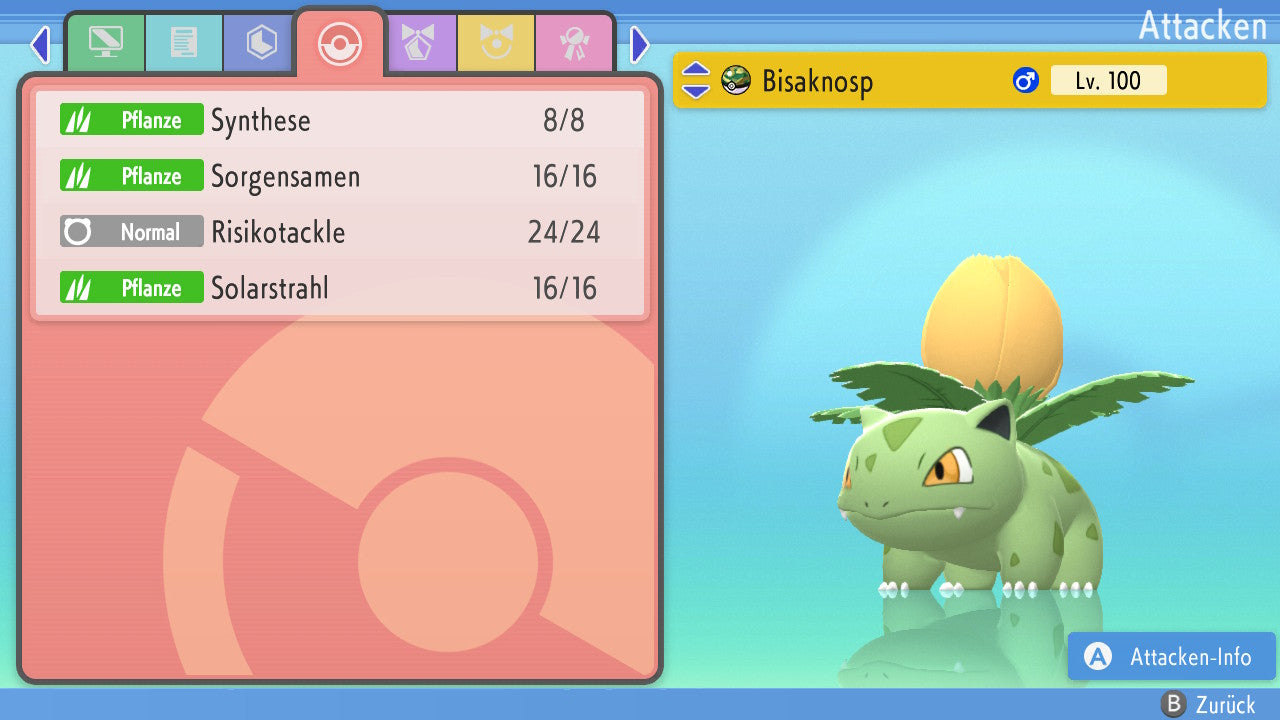This screenshot has height=720, width=1280.
Task: Open the purple ribbon tab
Action: coord(418,42)
